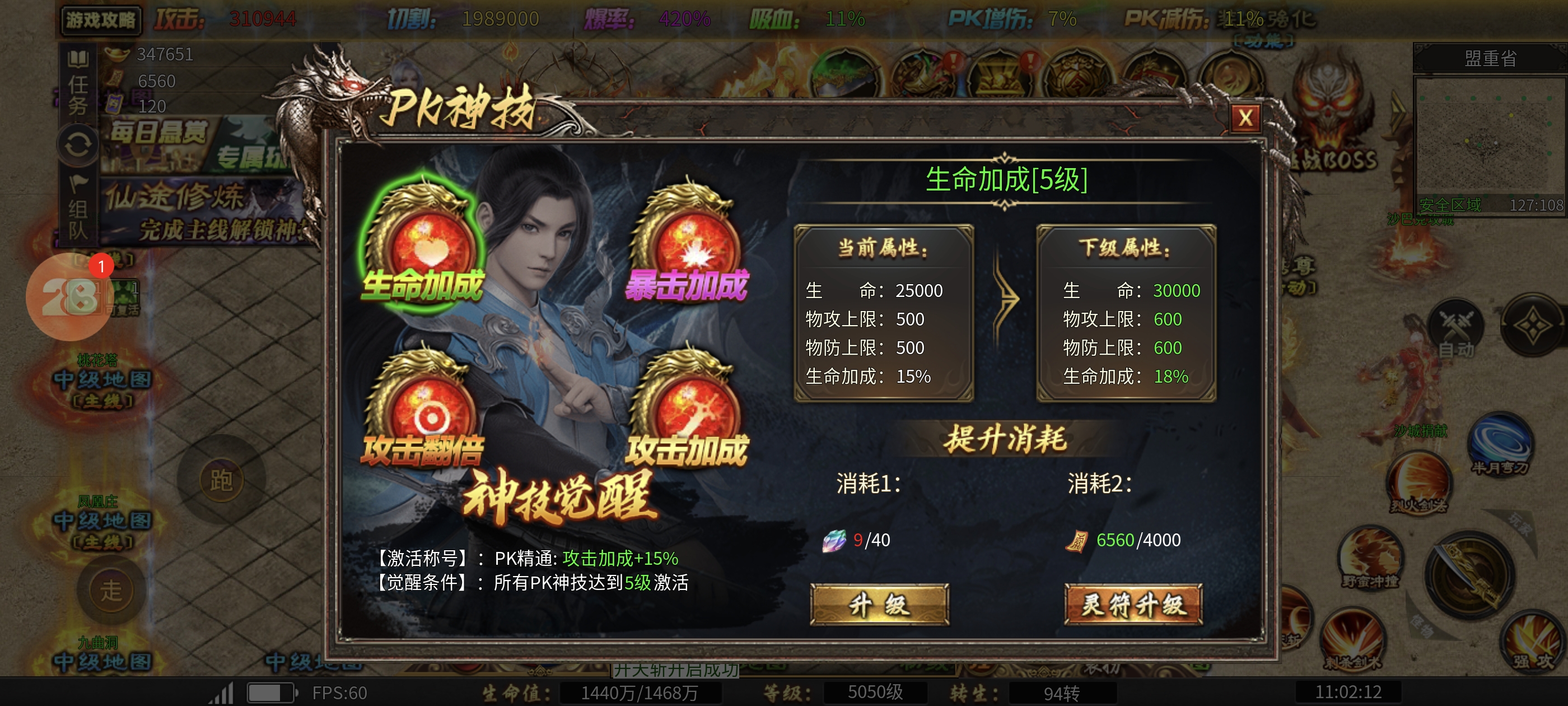Upgrade using the 灵符升级 button

click(1133, 604)
